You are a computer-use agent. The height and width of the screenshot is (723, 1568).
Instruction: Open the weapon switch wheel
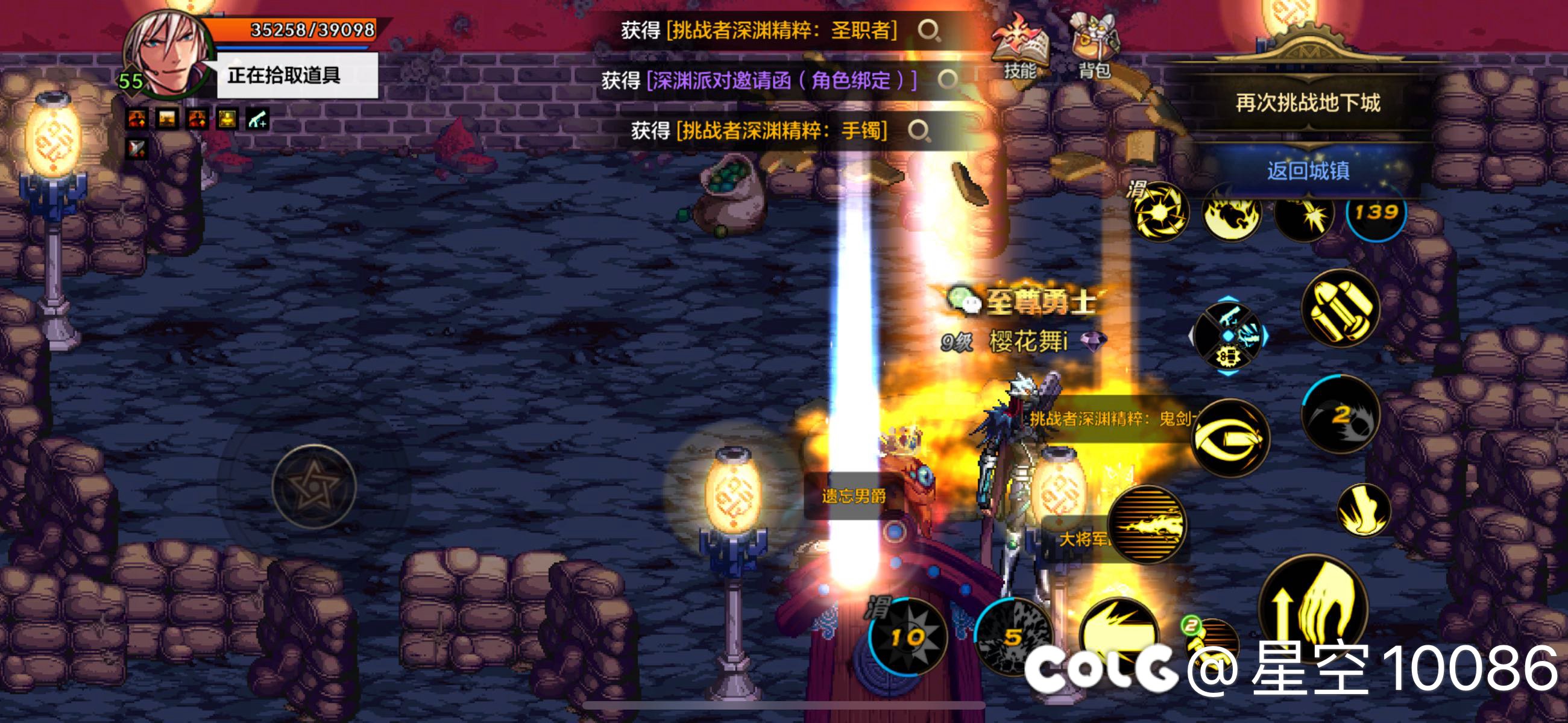click(1229, 336)
